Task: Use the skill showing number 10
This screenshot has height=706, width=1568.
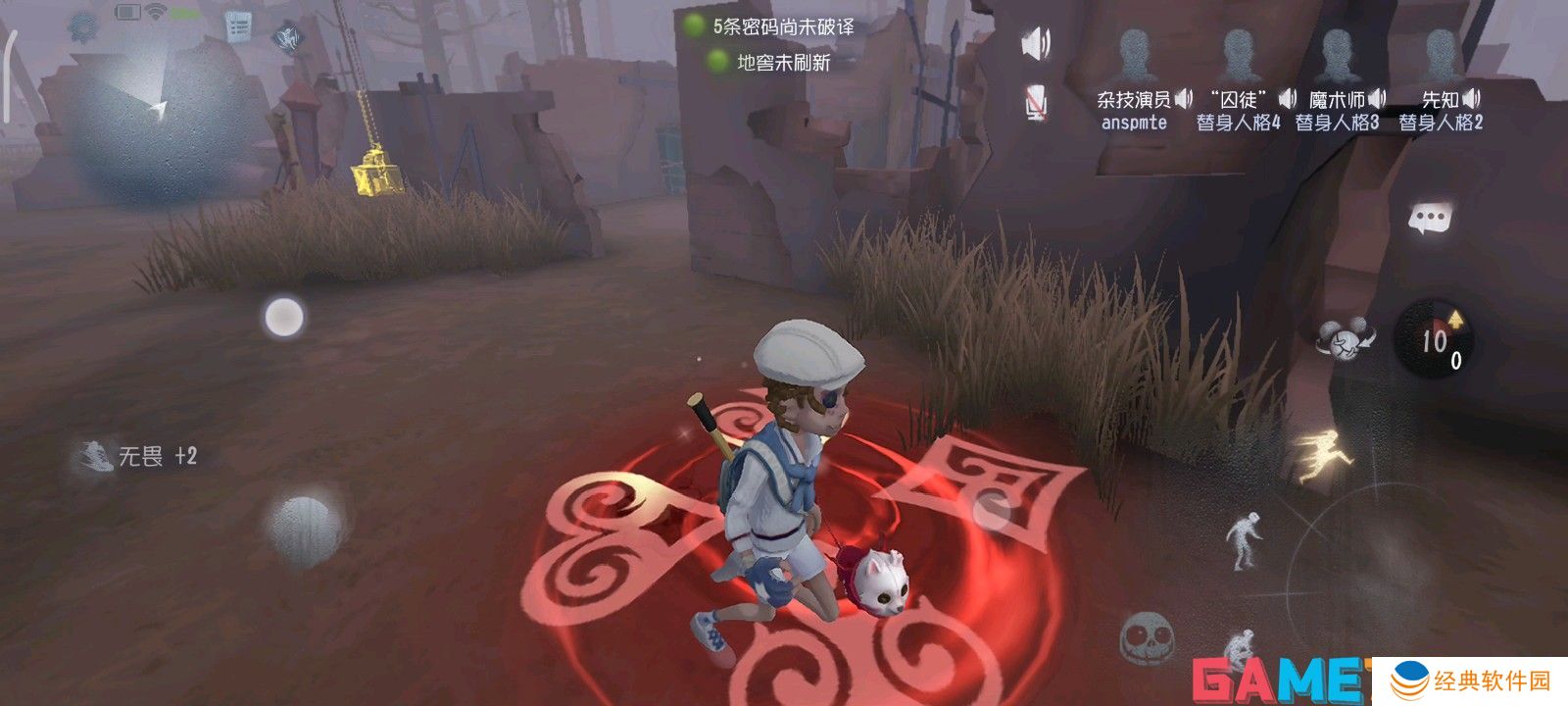Action: [1435, 339]
